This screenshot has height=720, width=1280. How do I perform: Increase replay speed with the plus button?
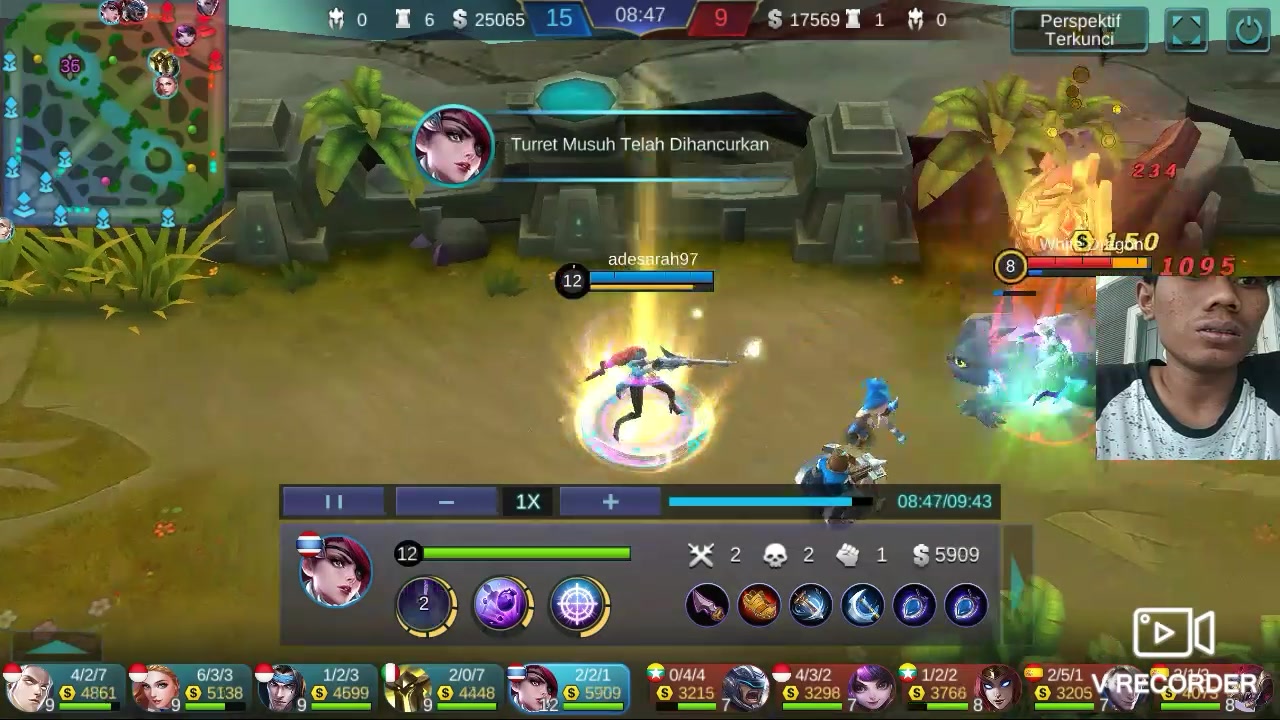610,502
